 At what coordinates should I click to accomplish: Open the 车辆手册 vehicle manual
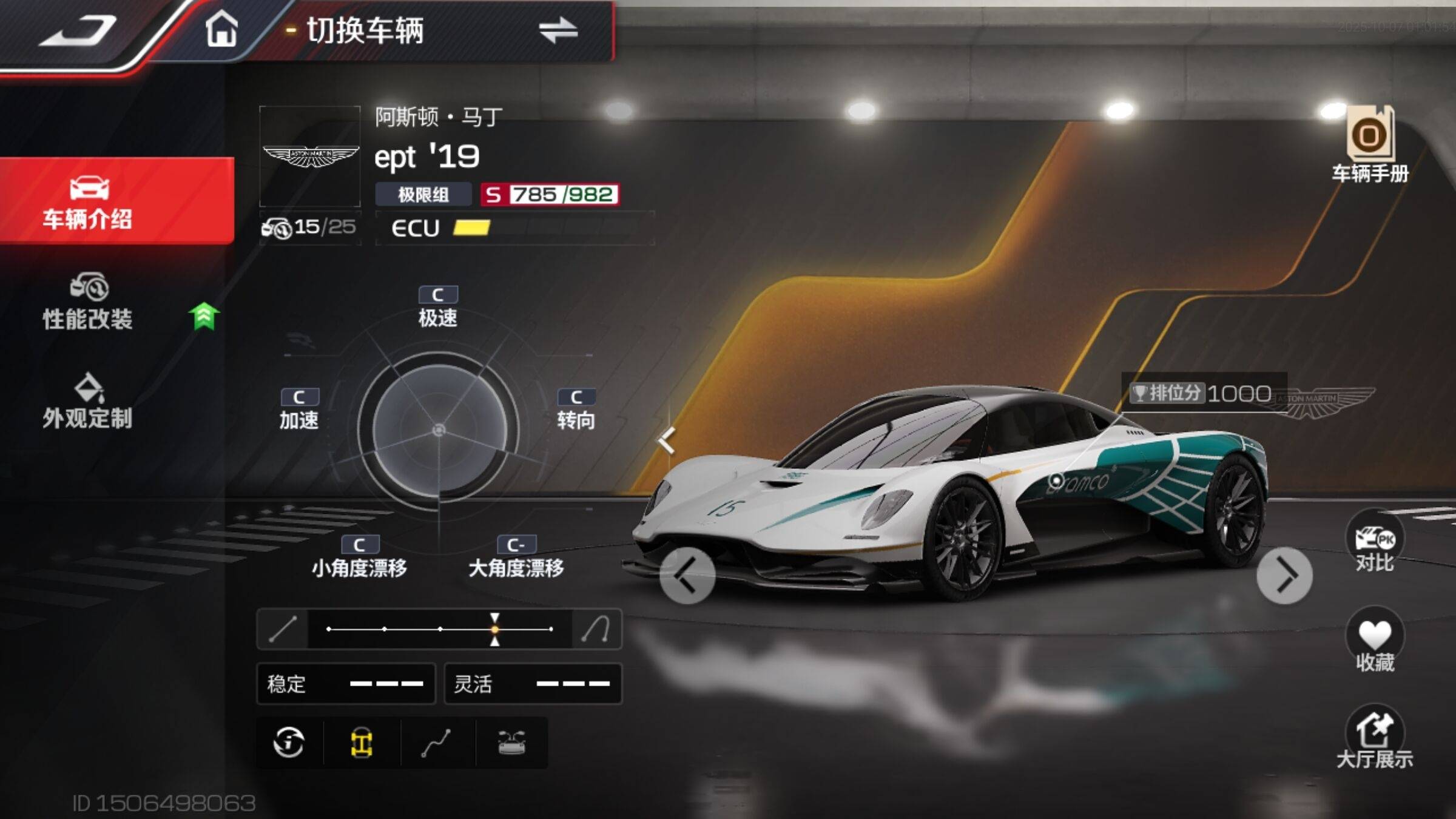[x=1370, y=144]
